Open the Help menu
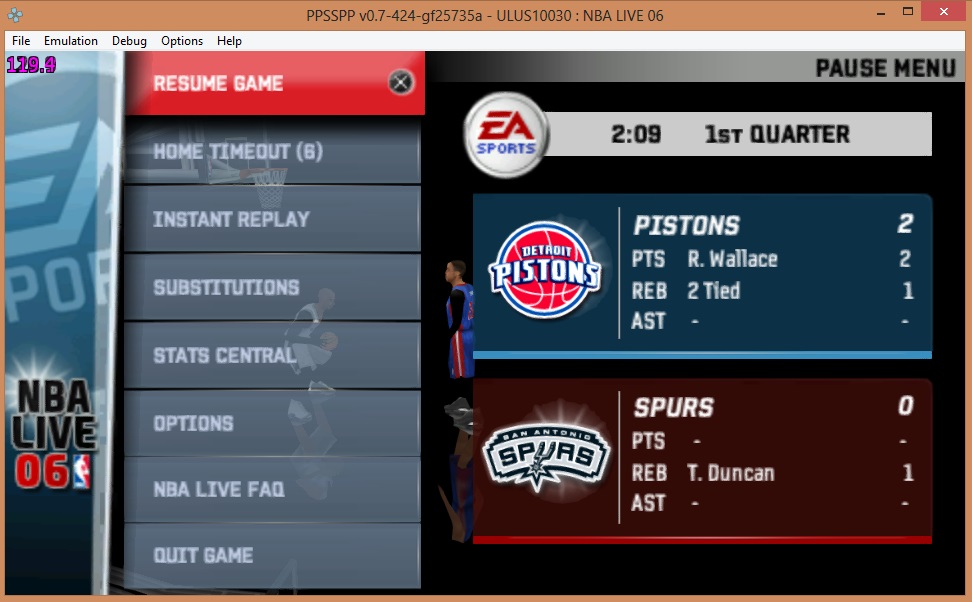Image resolution: width=972 pixels, height=602 pixels. coord(229,41)
